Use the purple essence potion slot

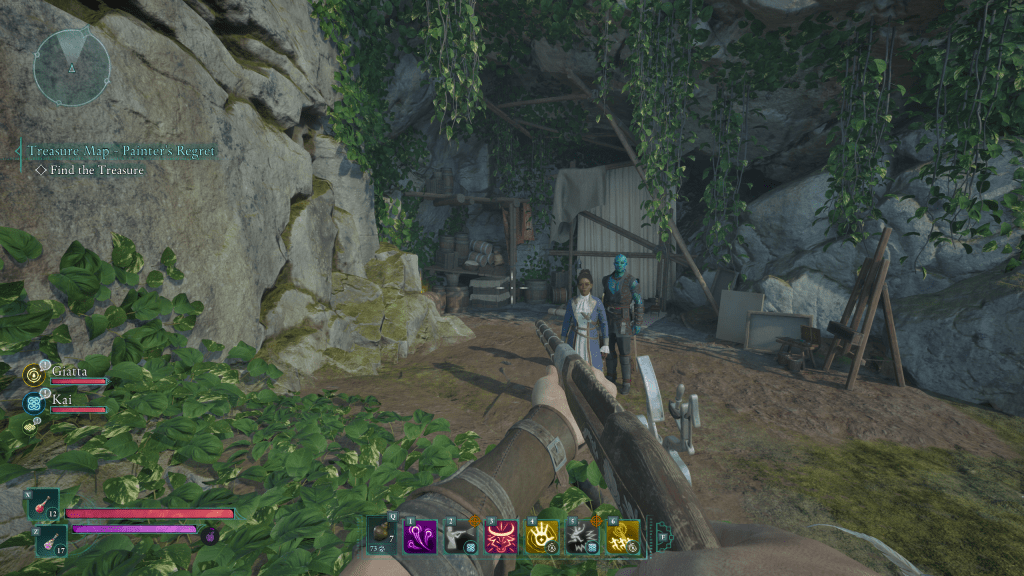point(52,540)
